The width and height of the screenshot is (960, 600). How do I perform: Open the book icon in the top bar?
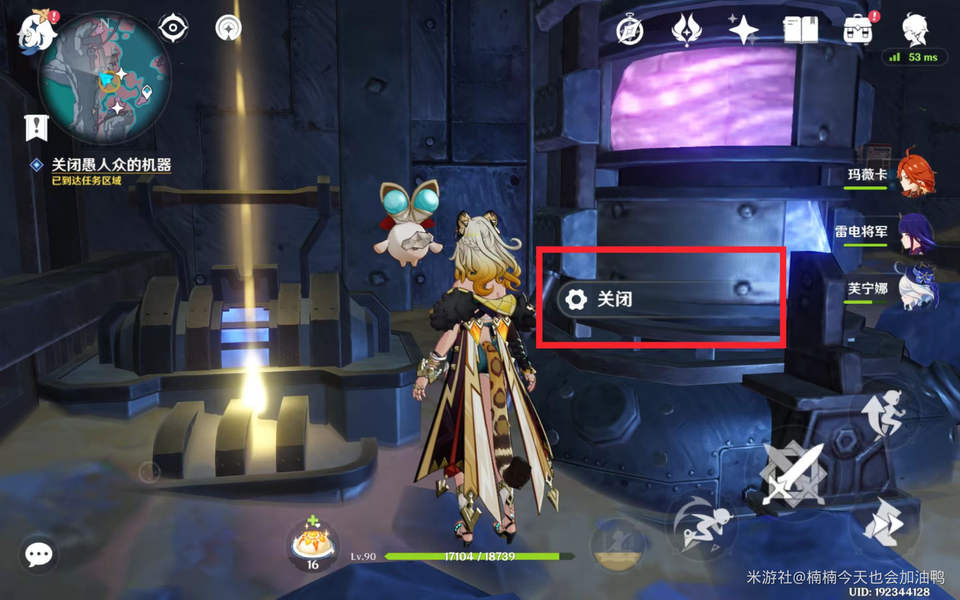point(800,29)
